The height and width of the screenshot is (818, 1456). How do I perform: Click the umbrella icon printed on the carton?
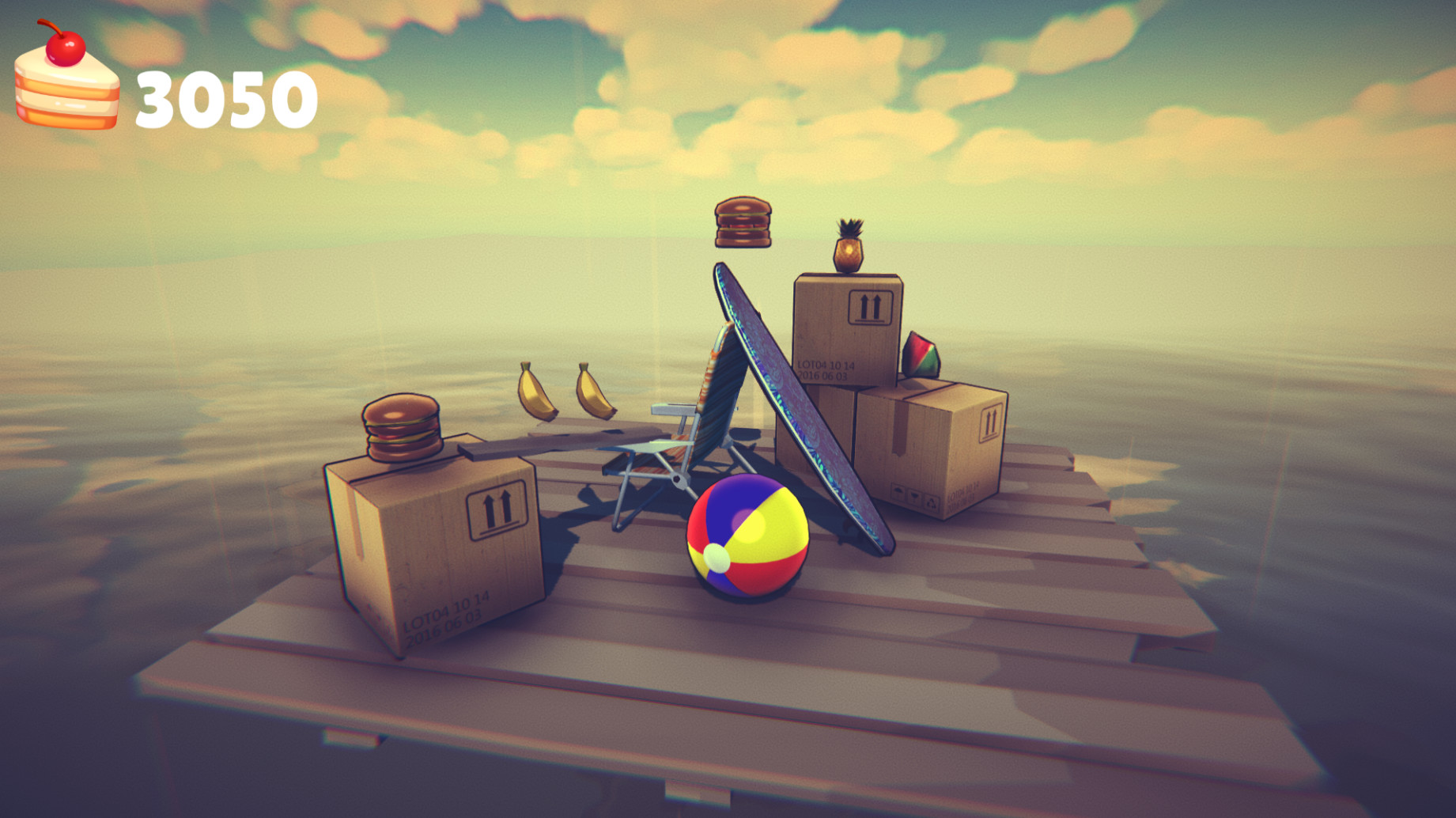(x=898, y=491)
